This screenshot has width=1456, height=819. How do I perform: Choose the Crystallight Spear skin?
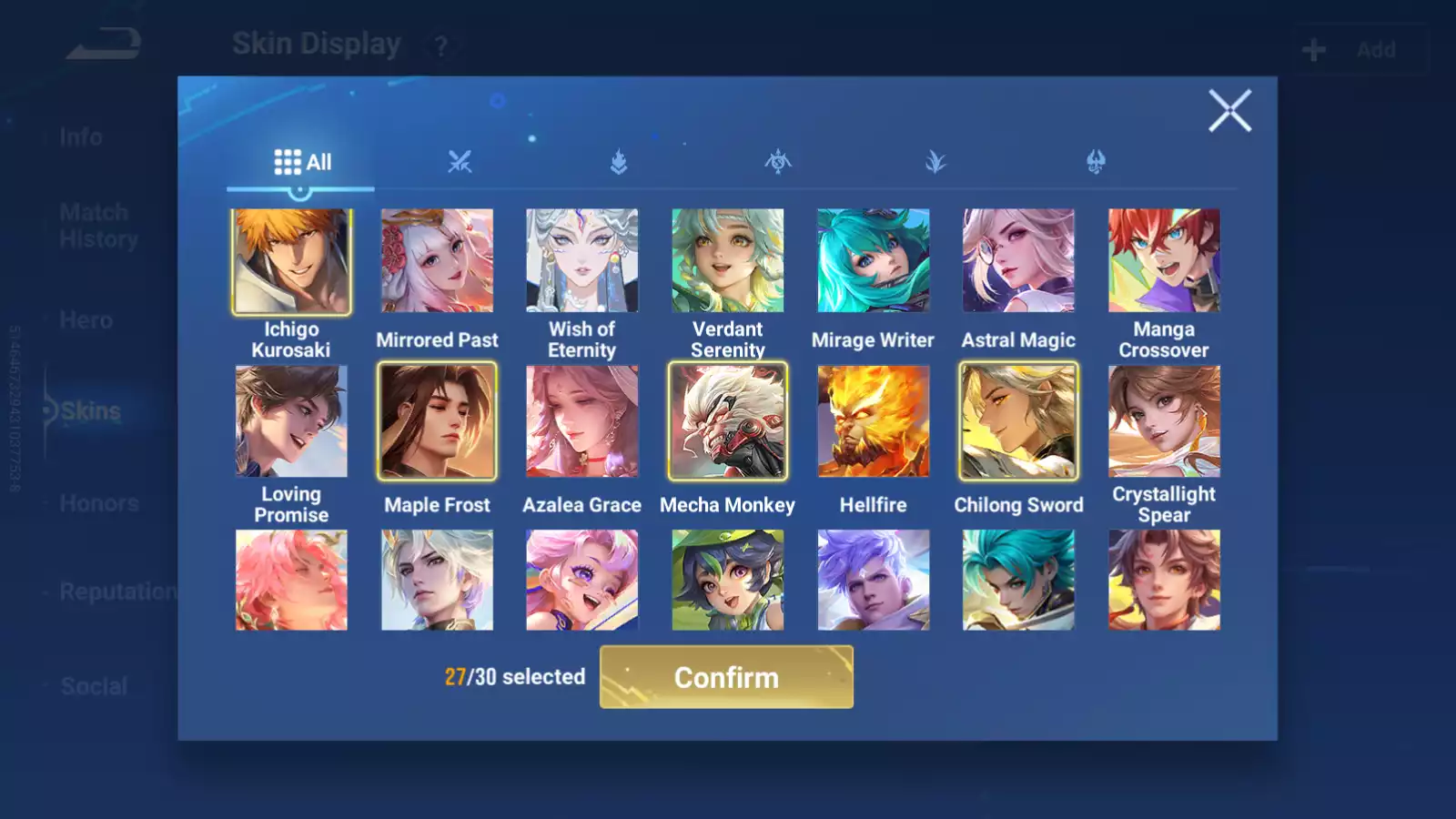(x=1164, y=421)
